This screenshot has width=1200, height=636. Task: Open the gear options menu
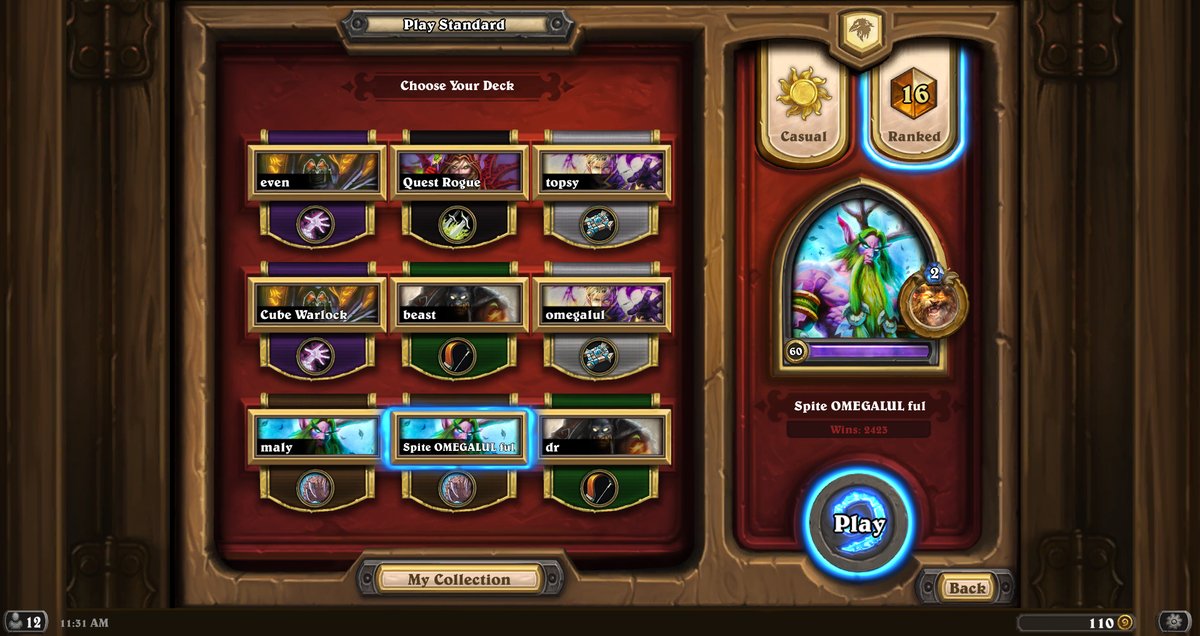[1175, 622]
